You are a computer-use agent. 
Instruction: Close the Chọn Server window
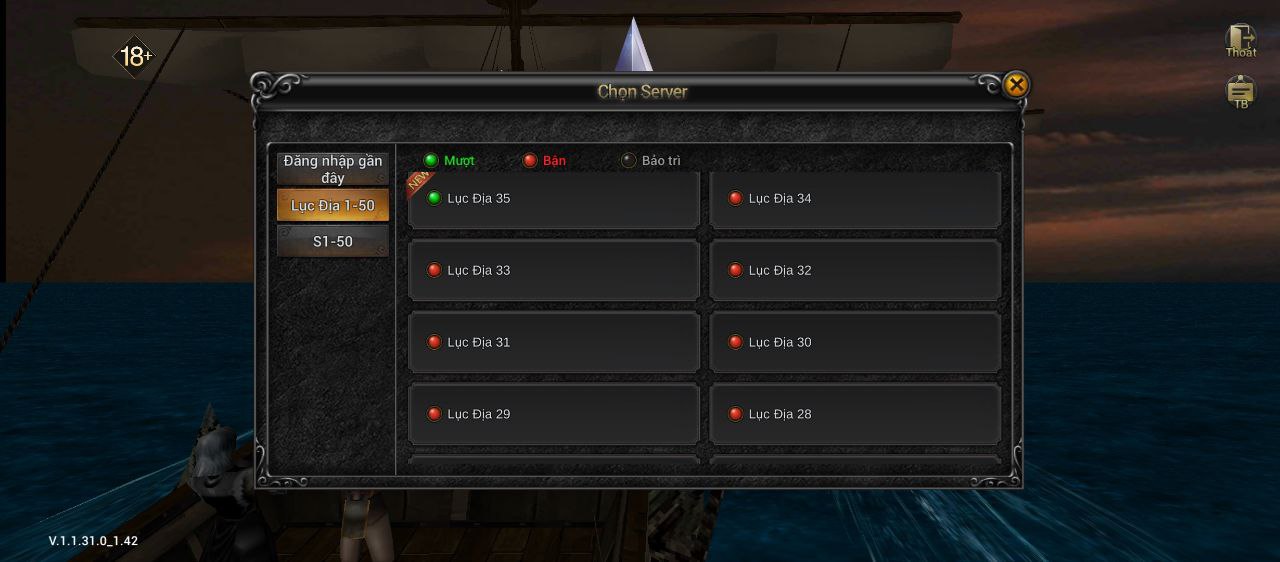tap(1016, 85)
